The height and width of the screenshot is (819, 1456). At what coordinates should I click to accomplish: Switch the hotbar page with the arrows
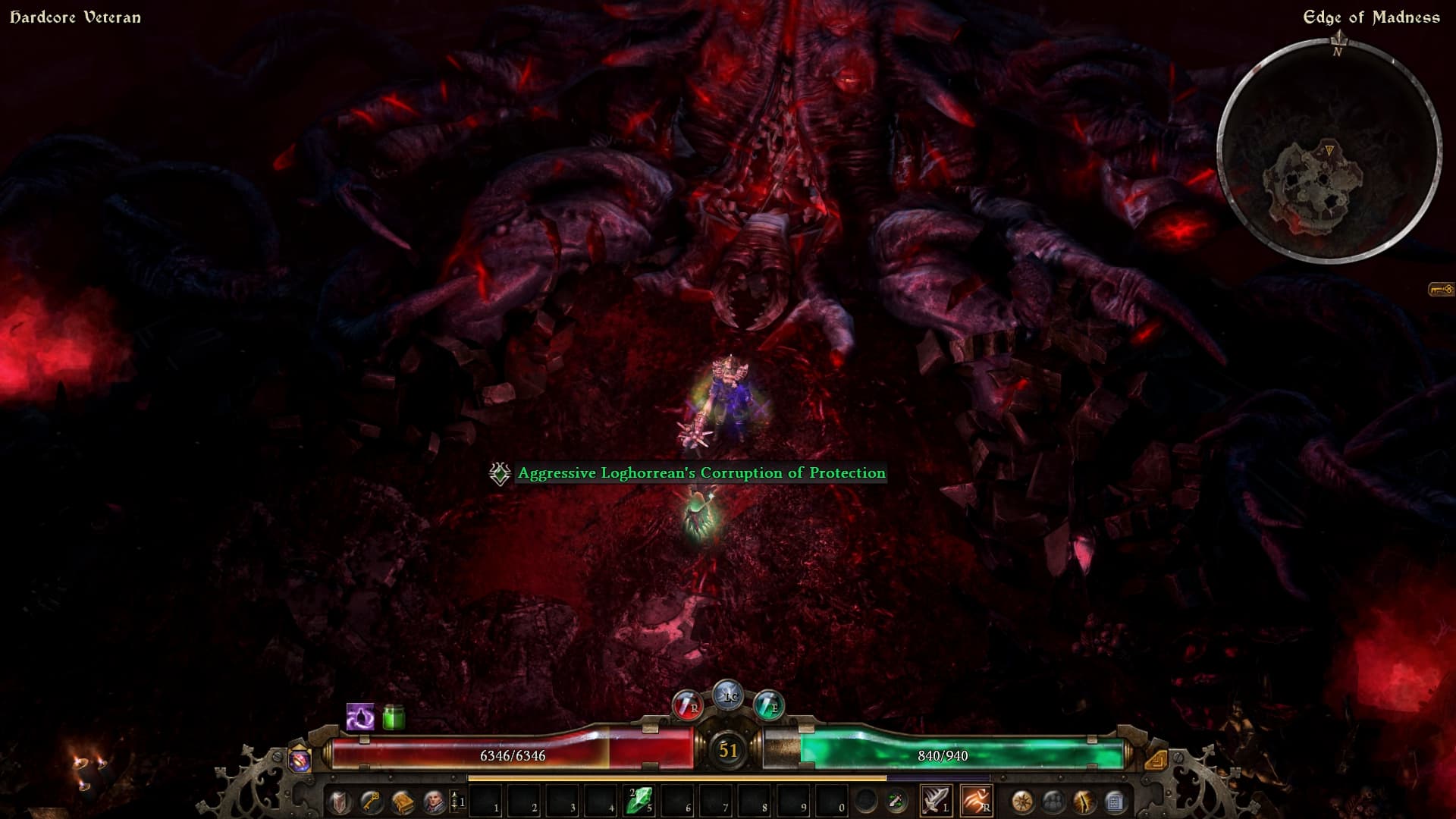point(454,801)
